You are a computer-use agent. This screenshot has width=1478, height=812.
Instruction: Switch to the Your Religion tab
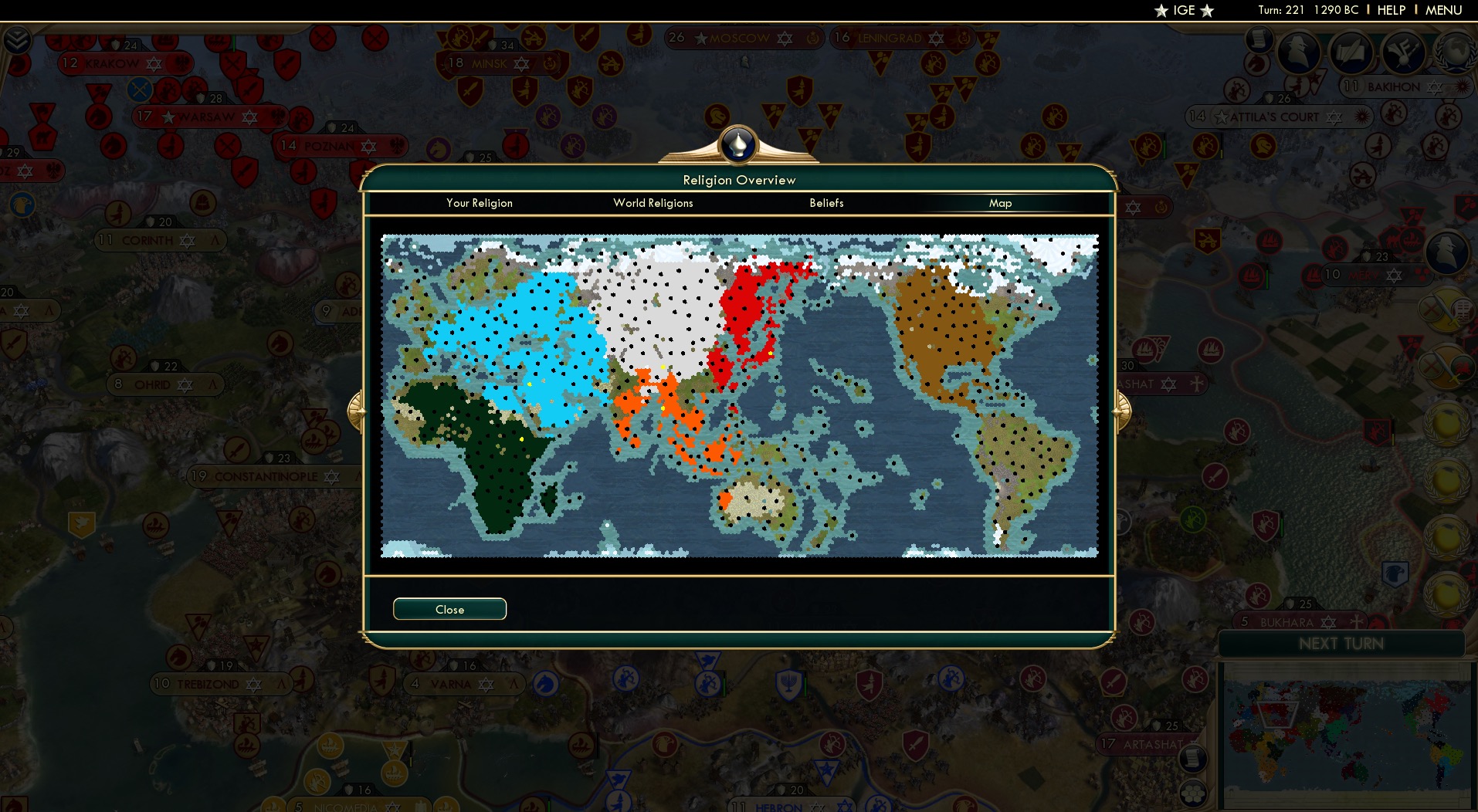[479, 203]
